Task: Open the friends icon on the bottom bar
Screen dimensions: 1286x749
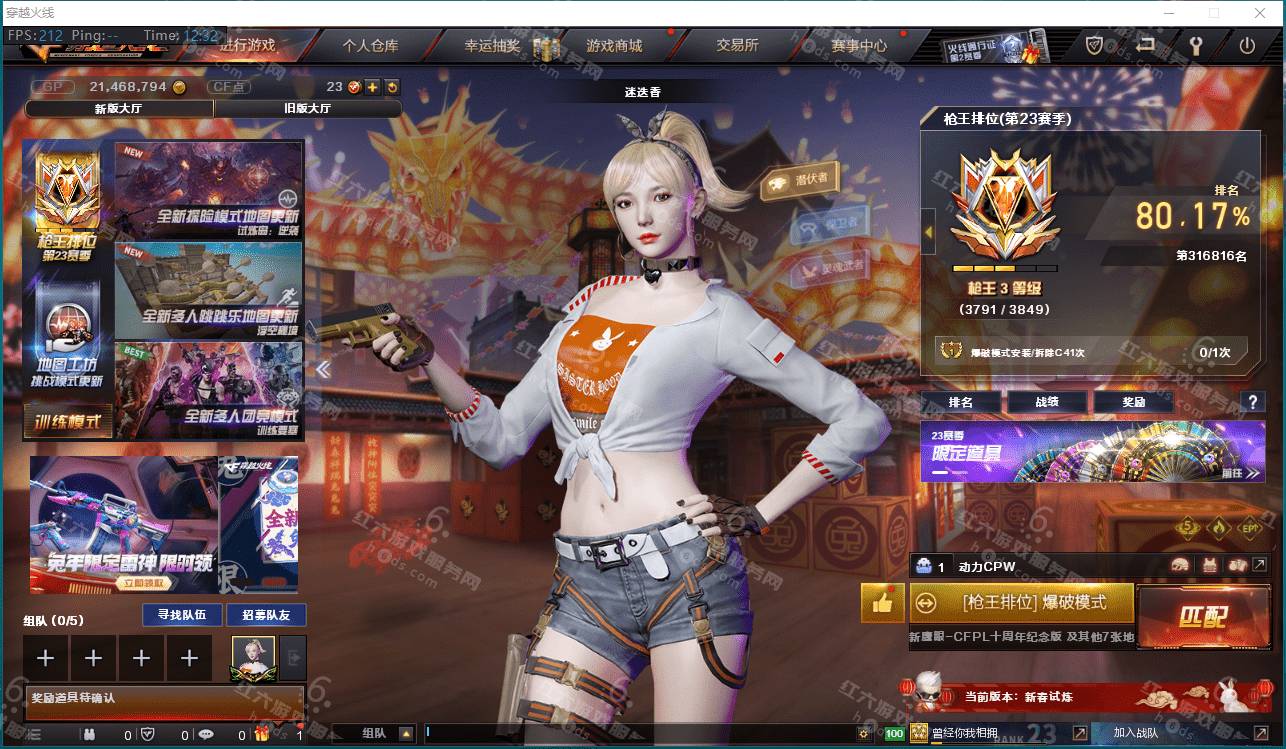Action: [x=91, y=733]
